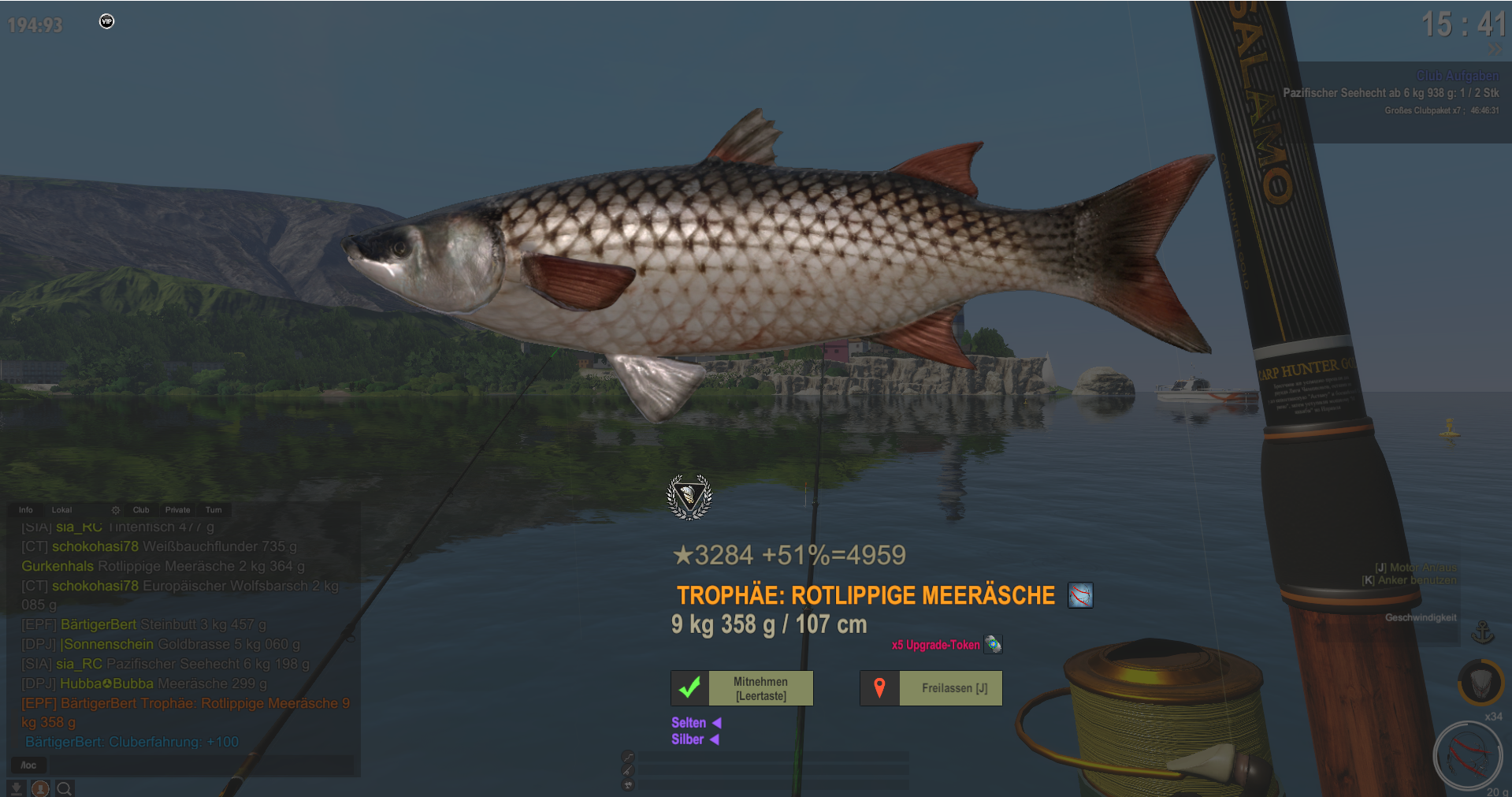Image resolution: width=1512 pixels, height=797 pixels.
Task: Select the red worm bait rig icon
Action: tap(1467, 755)
